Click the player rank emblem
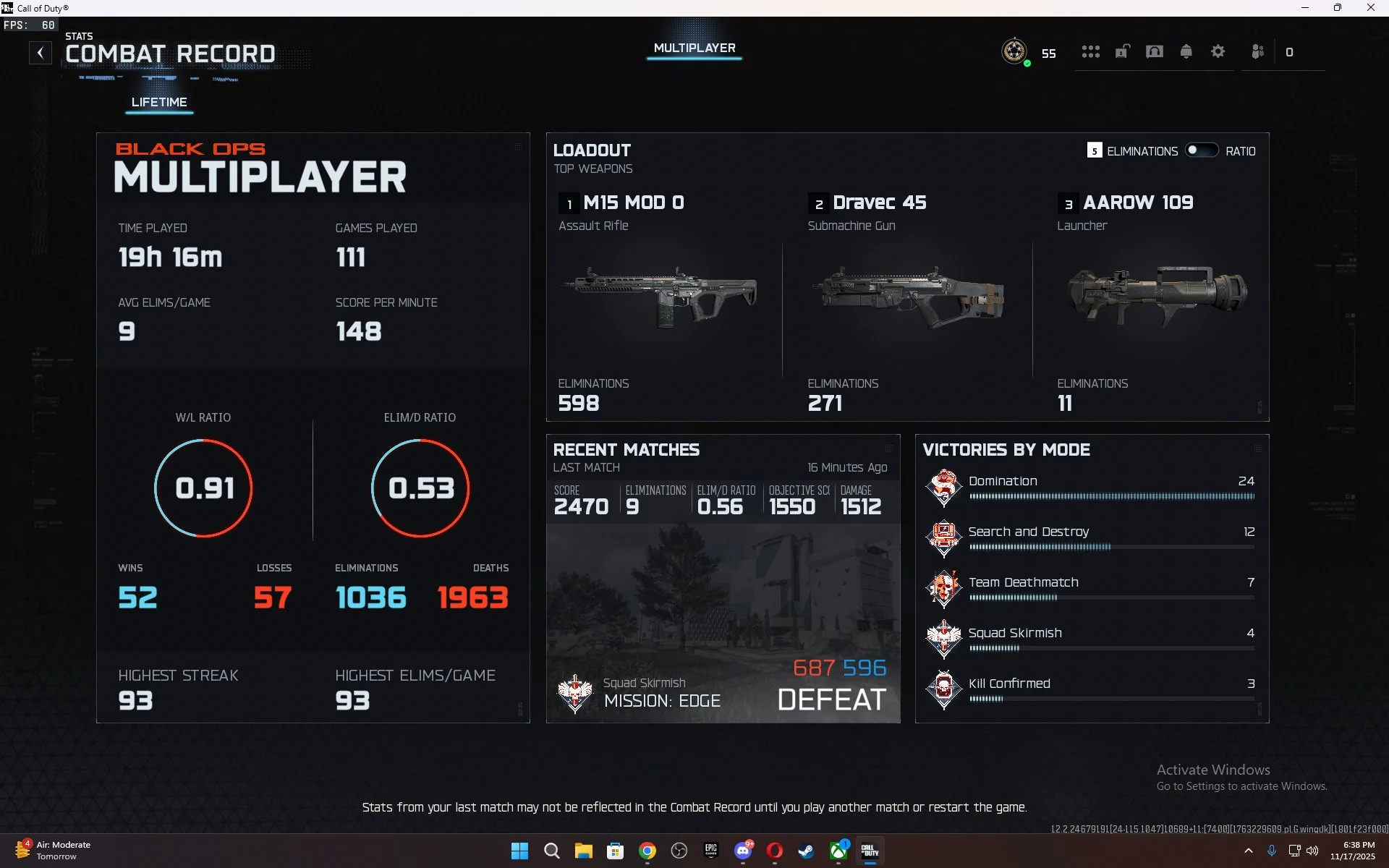Image resolution: width=1389 pixels, height=868 pixels. pyautogui.click(x=1015, y=52)
